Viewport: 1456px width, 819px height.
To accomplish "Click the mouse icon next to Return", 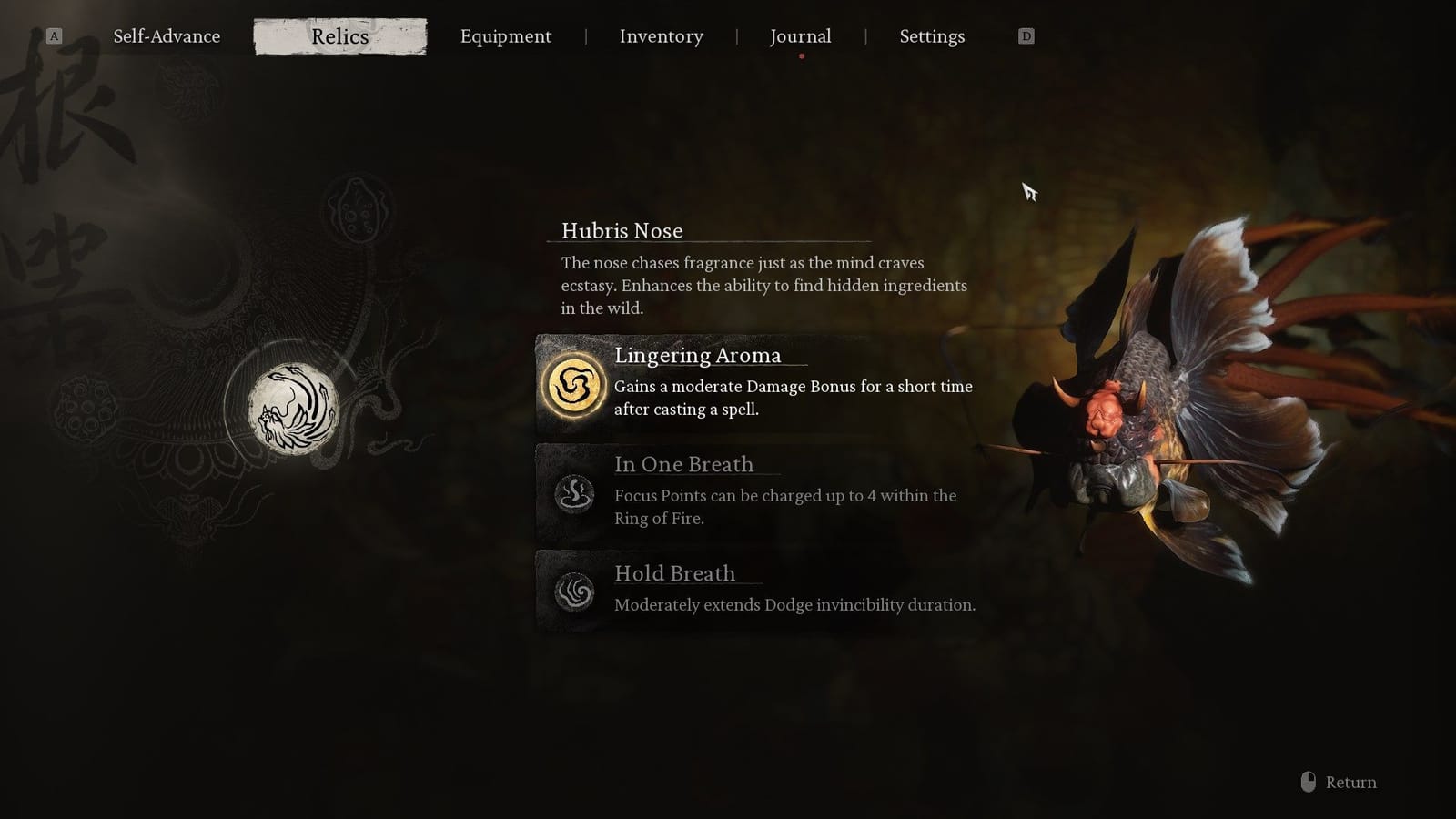I will 1309,781.
